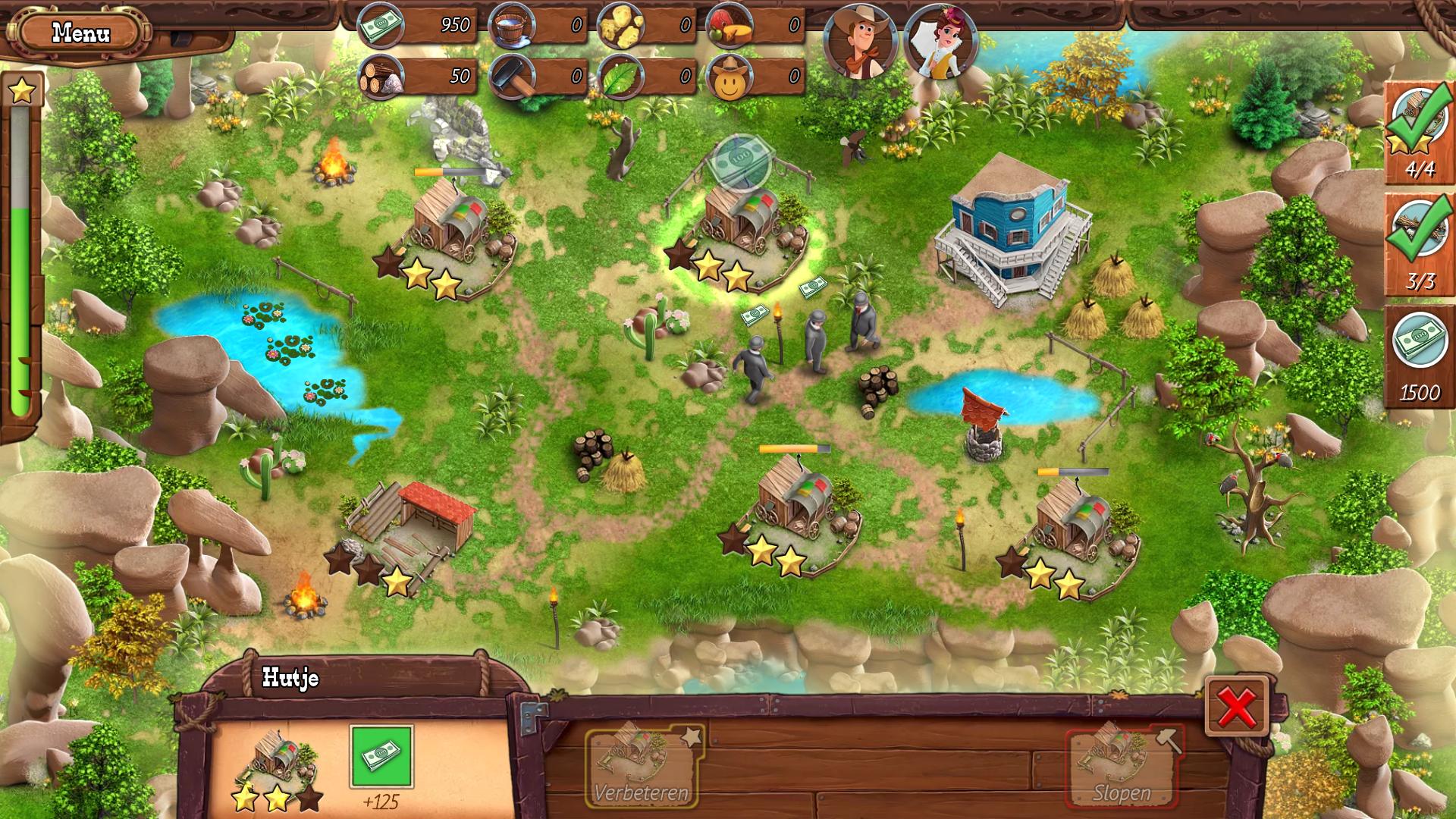Viewport: 1456px width, 819px height.
Task: Check the 1500 money goal
Action: tap(1419, 356)
